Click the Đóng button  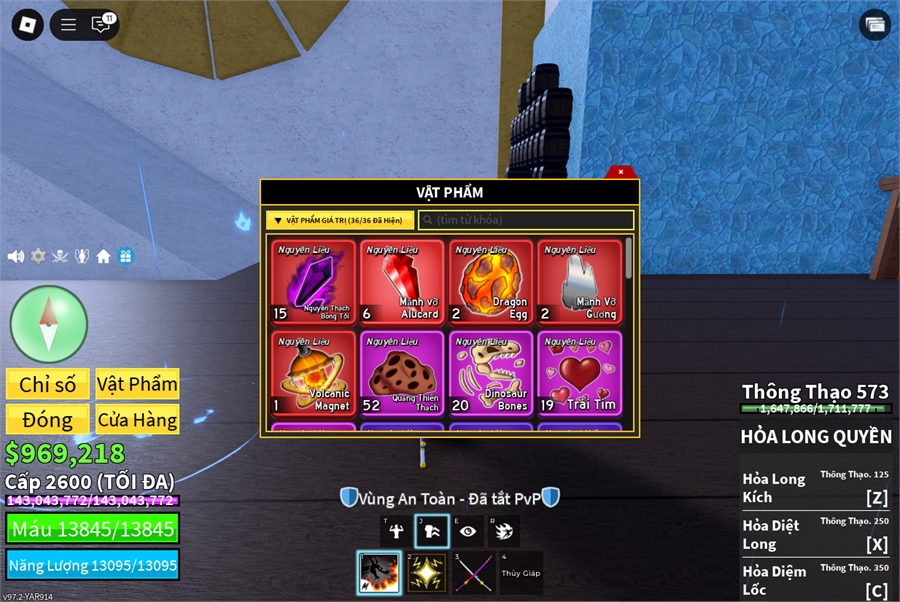pos(48,419)
